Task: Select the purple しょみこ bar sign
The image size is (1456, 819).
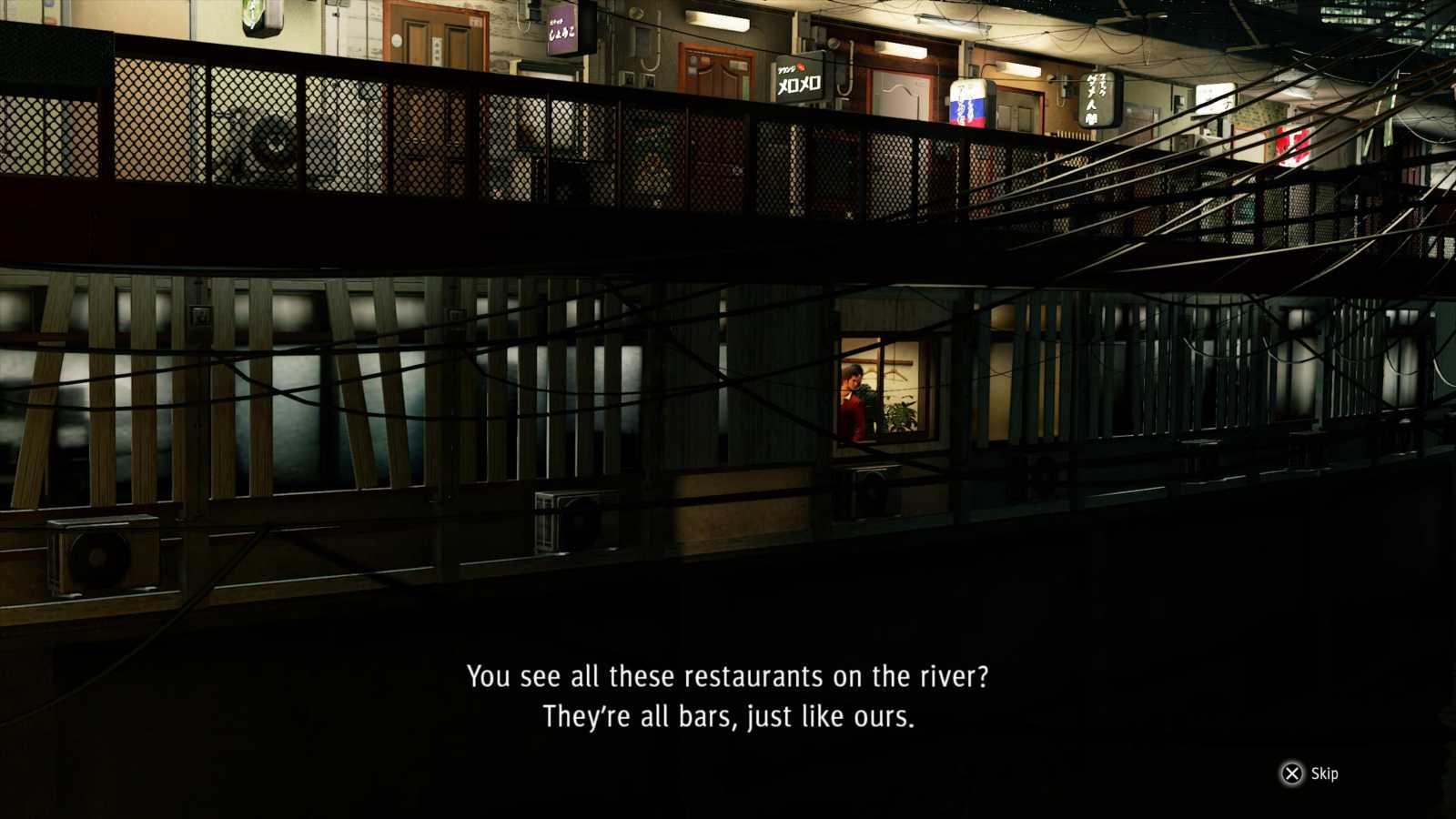Action: point(561,27)
